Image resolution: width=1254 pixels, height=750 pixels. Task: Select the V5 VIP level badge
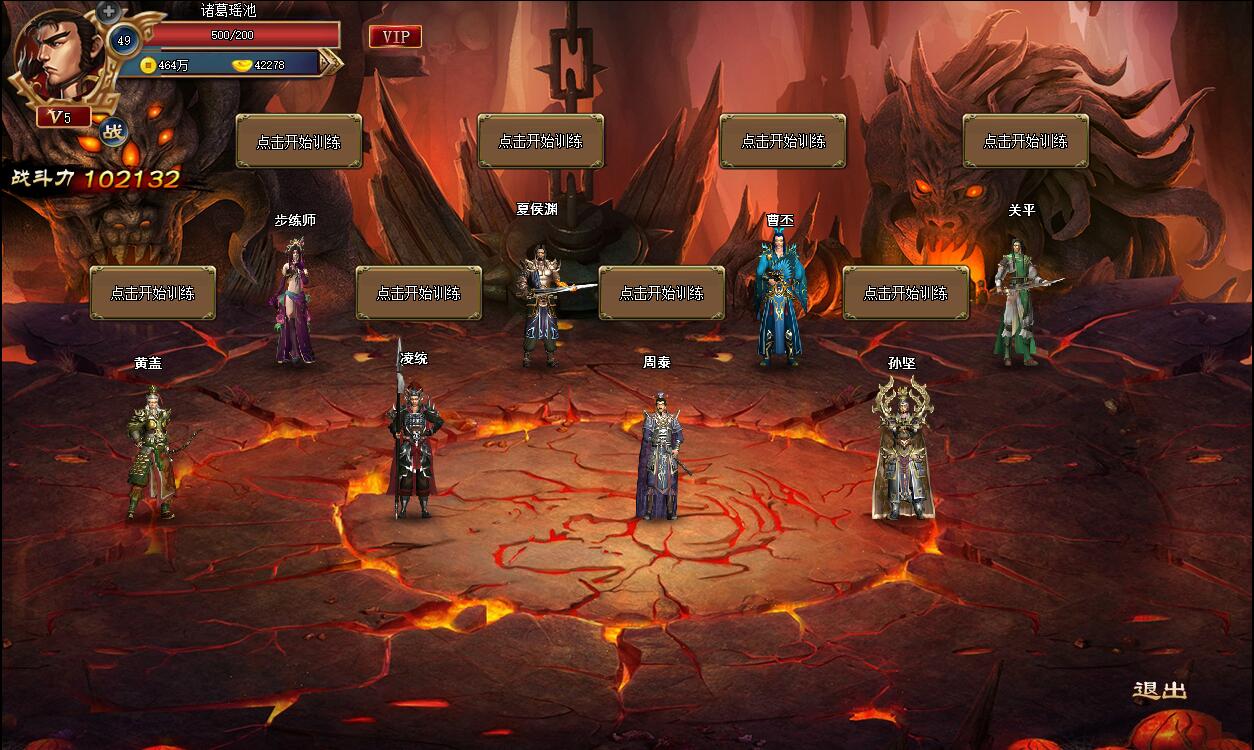63,117
